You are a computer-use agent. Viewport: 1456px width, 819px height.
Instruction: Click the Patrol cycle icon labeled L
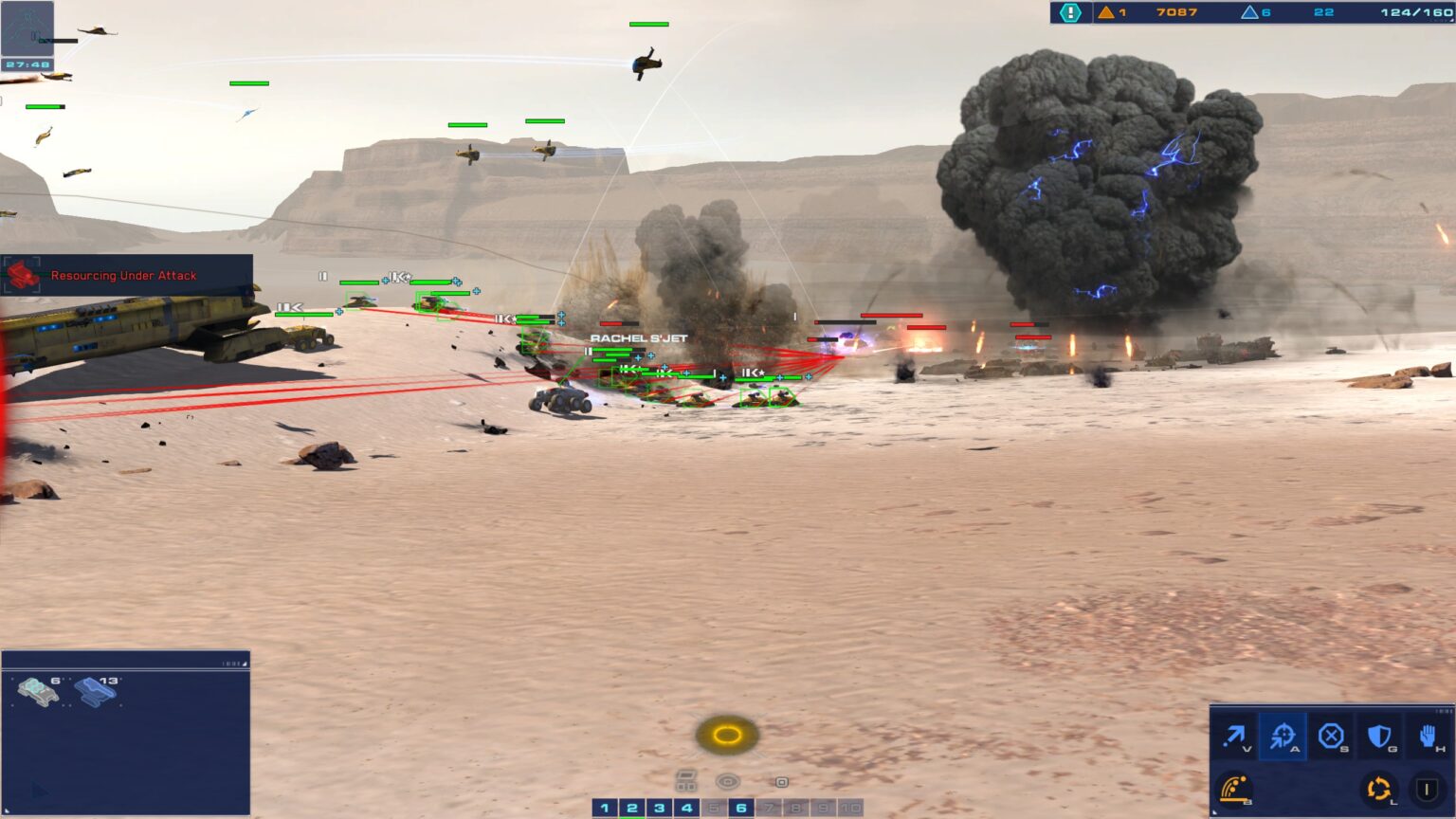pos(1378,789)
